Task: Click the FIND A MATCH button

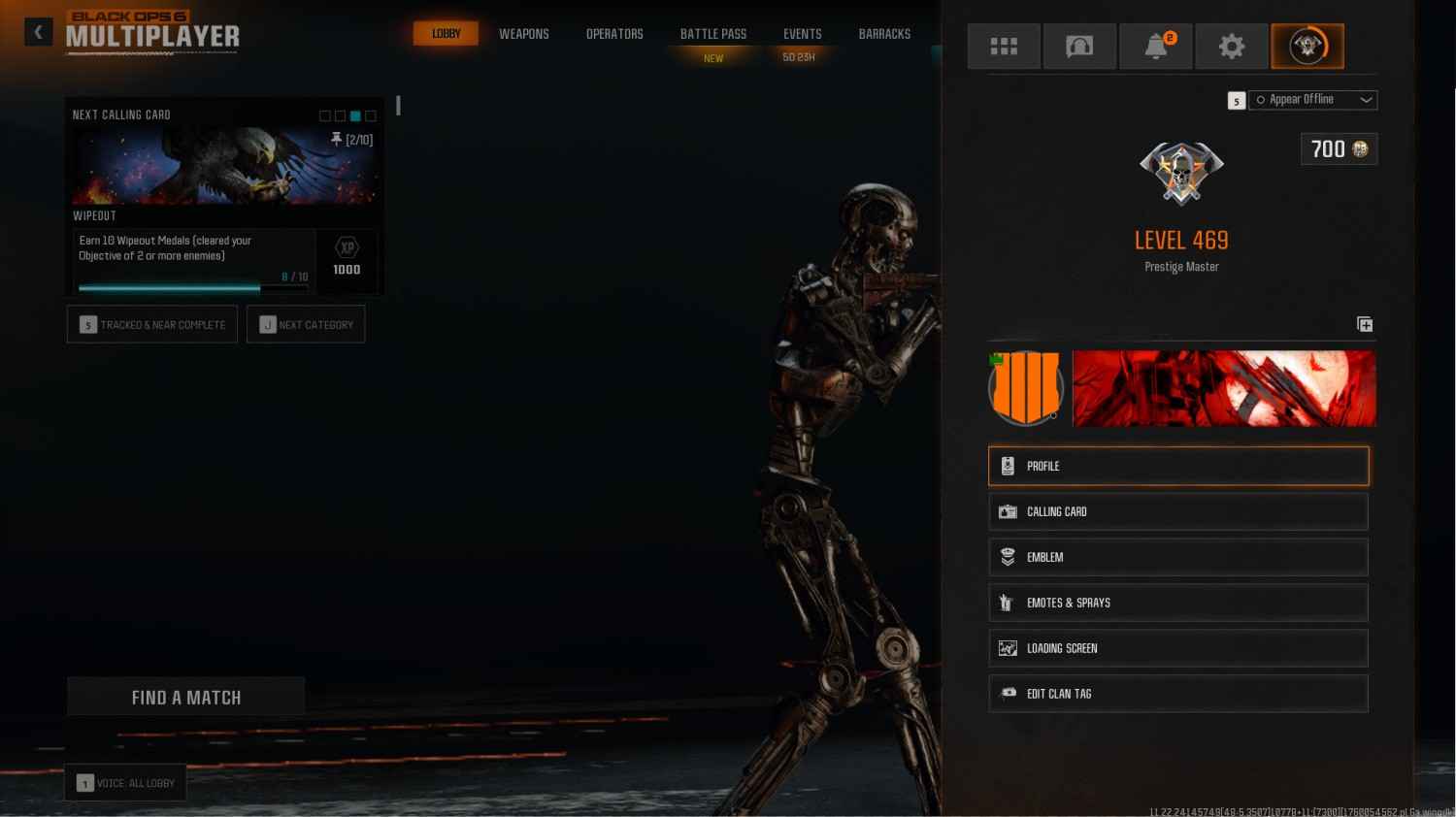Action: pos(185,697)
